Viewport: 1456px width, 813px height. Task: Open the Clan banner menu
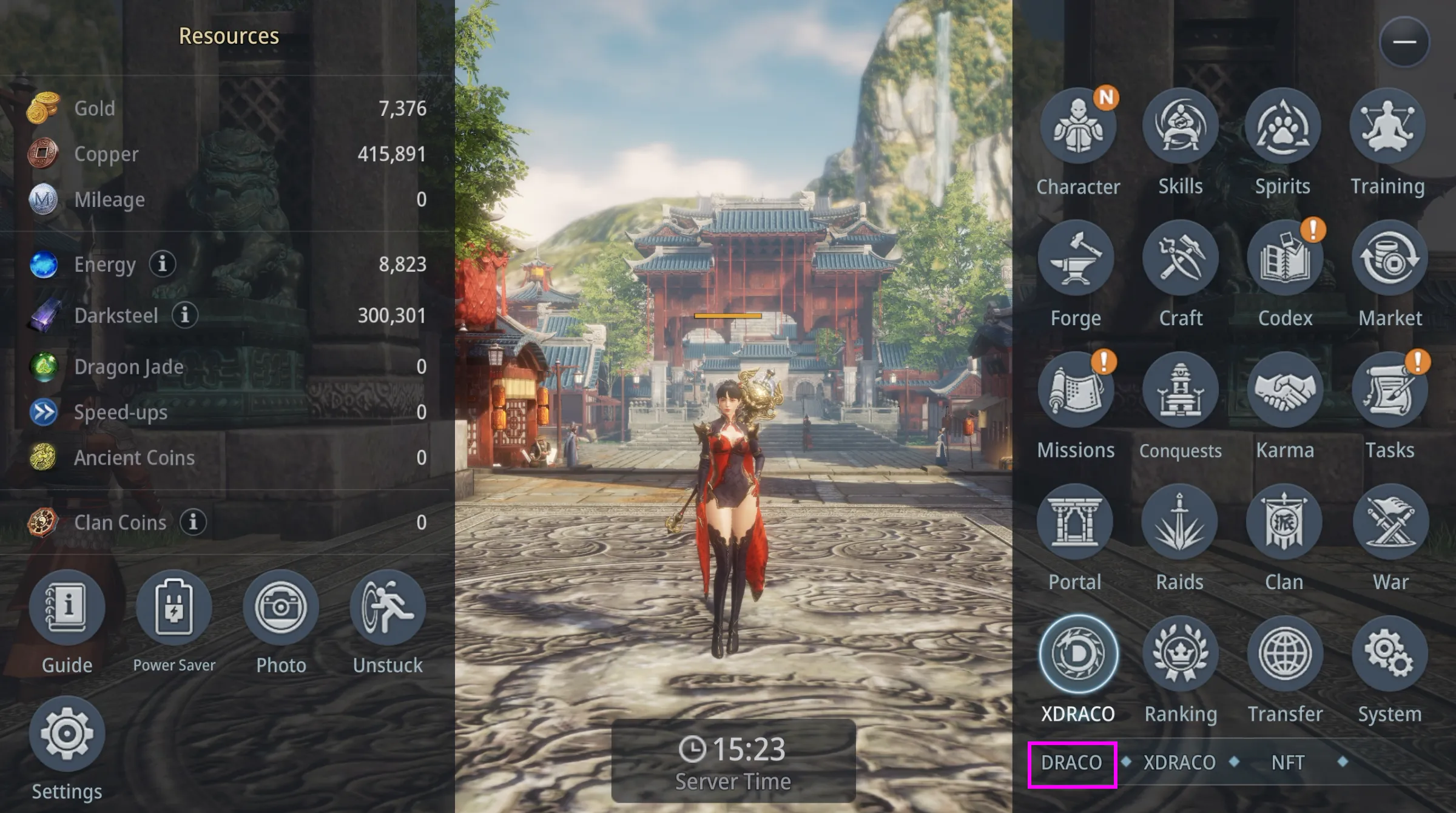click(x=1284, y=522)
